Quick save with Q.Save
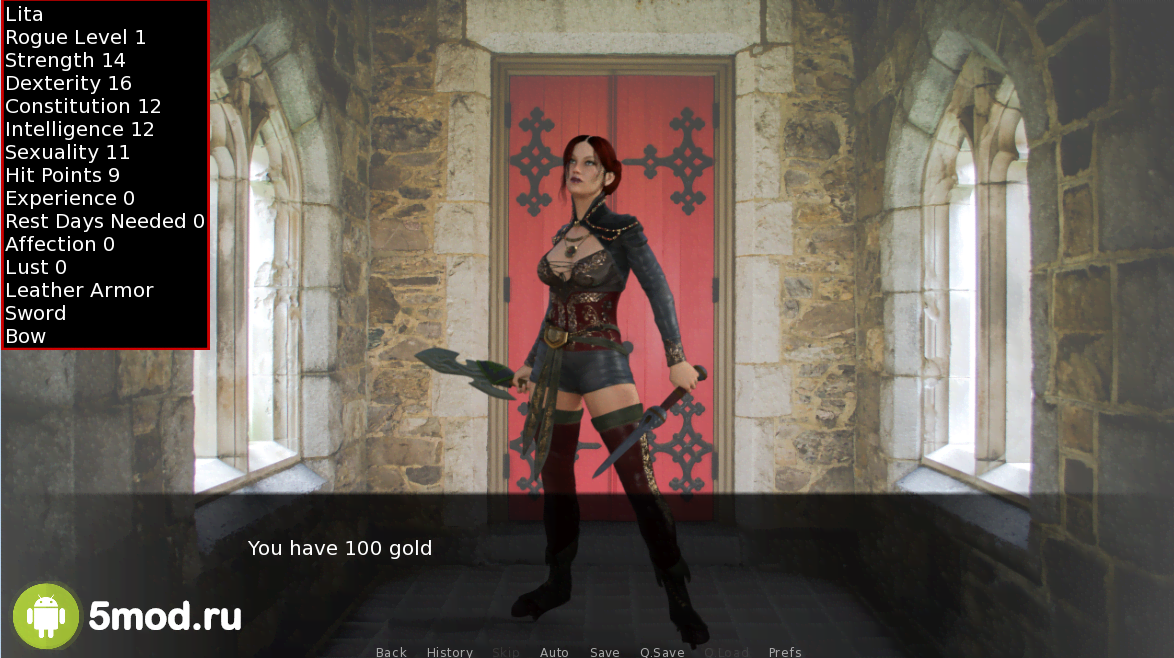Image resolution: width=1174 pixels, height=658 pixels. 662,652
